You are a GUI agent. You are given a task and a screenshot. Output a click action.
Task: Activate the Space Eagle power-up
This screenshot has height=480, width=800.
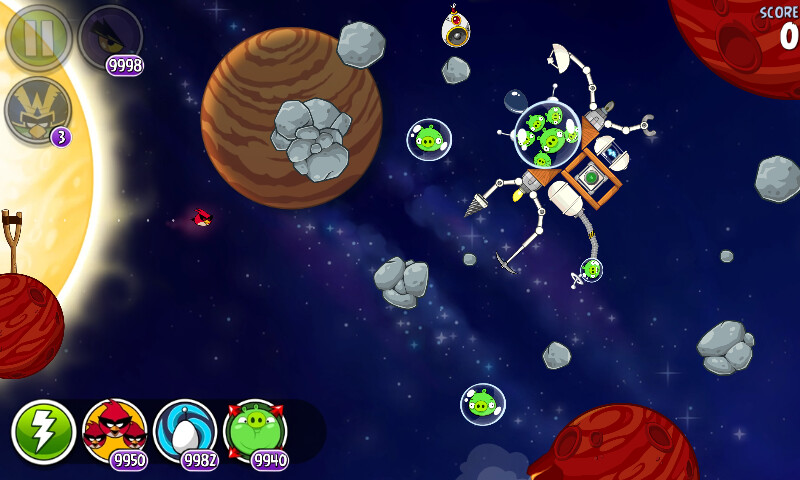tap(110, 38)
